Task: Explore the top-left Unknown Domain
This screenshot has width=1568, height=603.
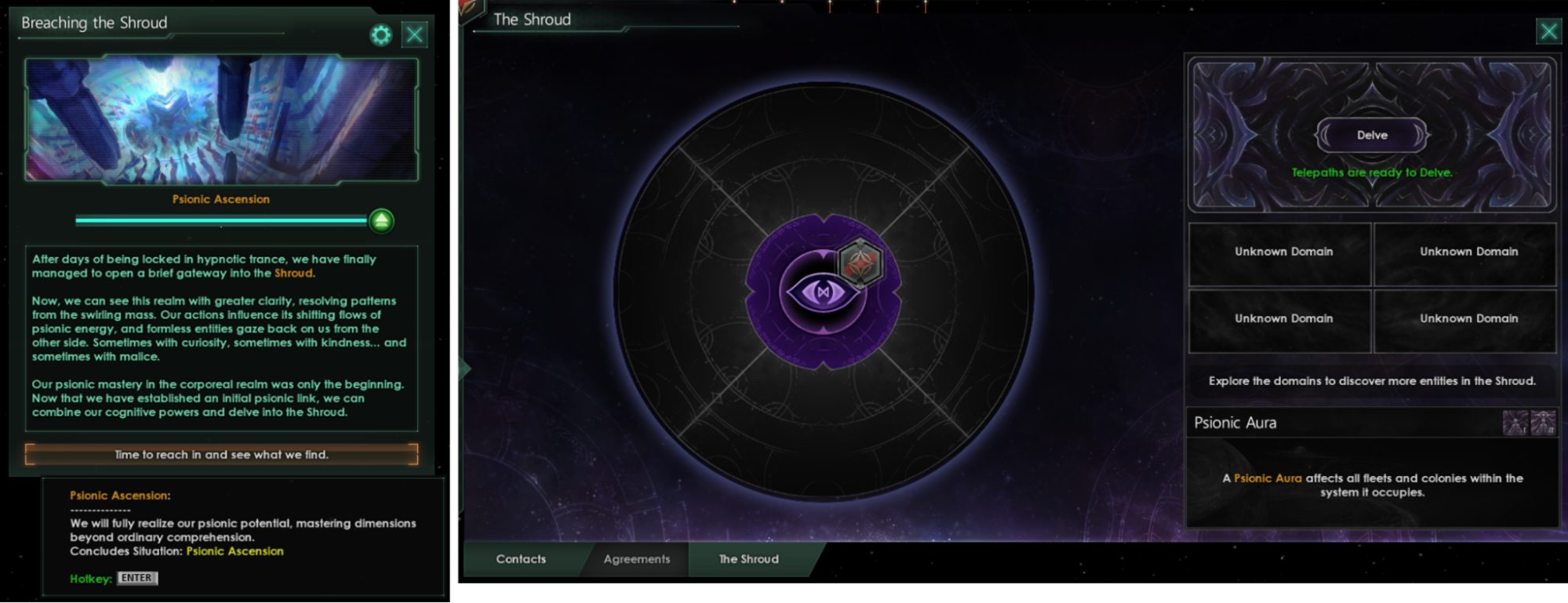Action: [x=1280, y=252]
